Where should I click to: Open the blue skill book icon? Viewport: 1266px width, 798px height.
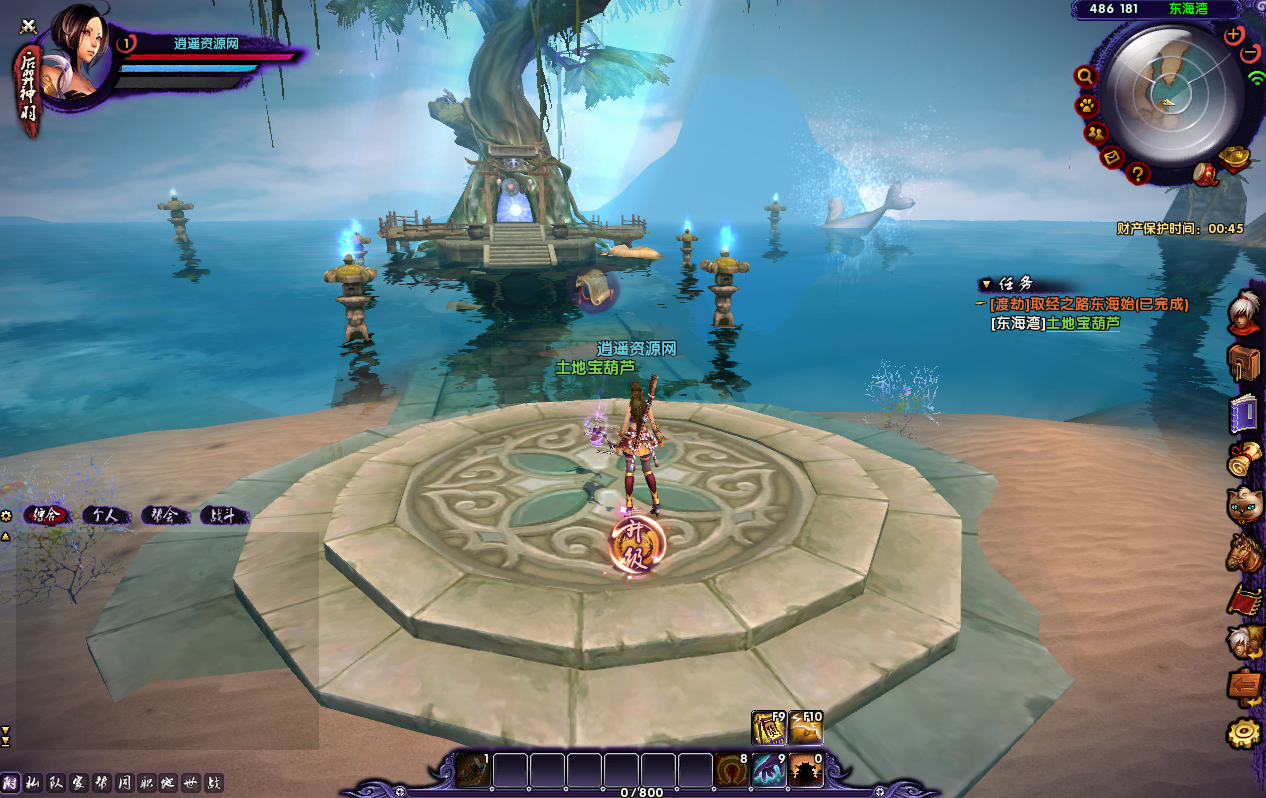click(x=1244, y=413)
